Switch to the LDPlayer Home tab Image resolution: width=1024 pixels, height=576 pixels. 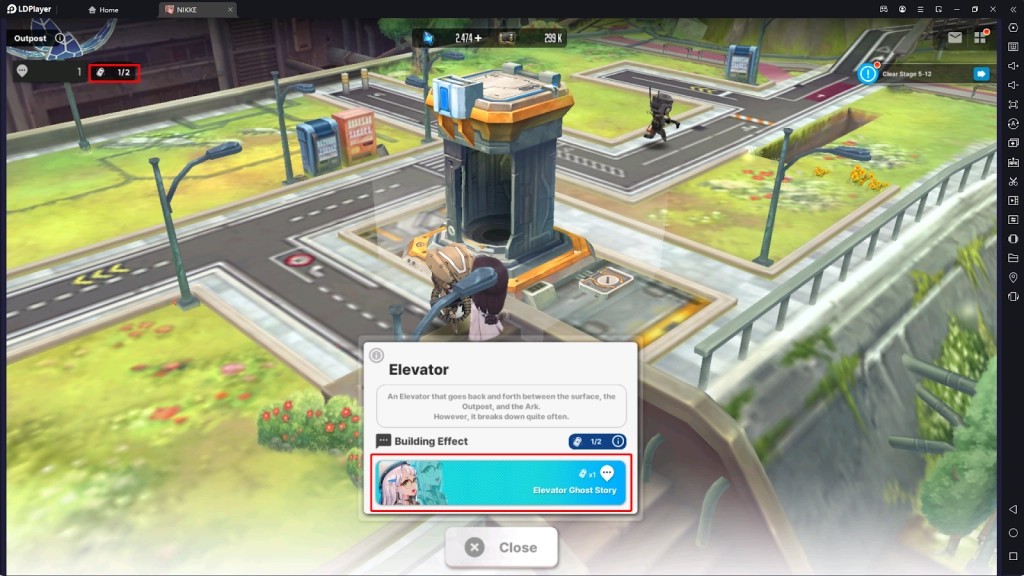coord(103,10)
